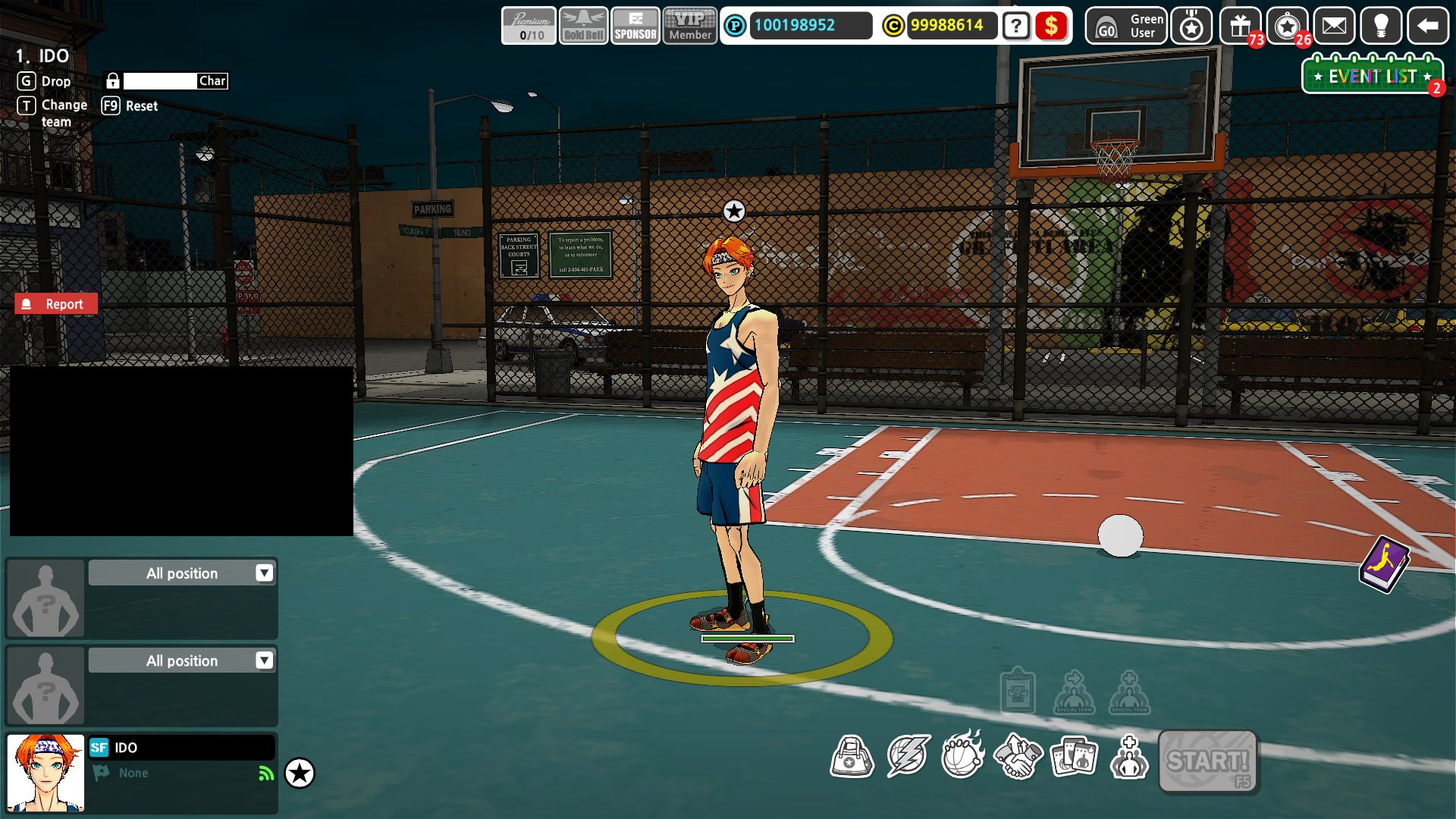The width and height of the screenshot is (1456, 819).
Task: Open the medal icon showing 26 notifications
Action: pos(1287,27)
